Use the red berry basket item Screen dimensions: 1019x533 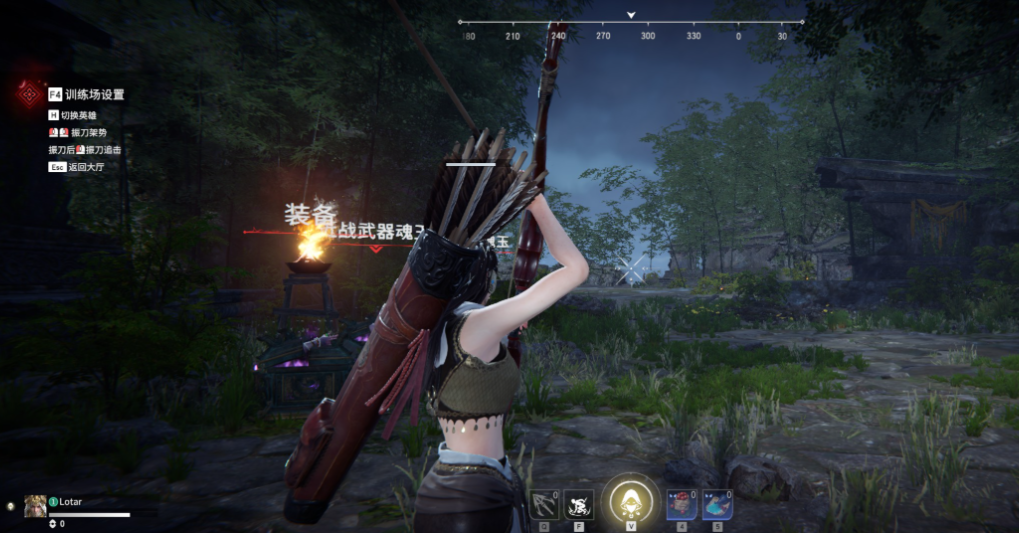(682, 504)
